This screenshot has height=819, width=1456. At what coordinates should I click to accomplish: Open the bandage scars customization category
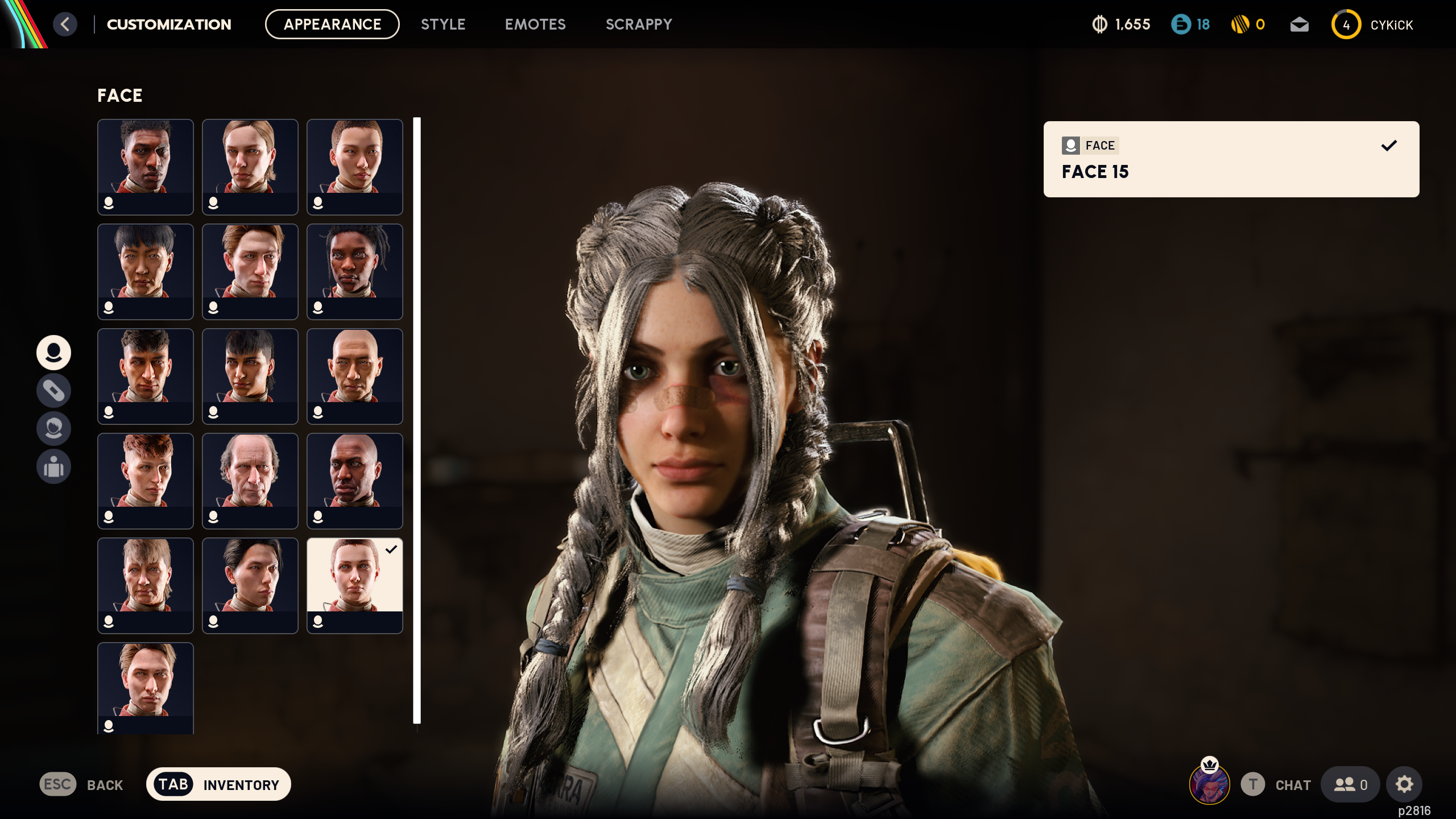53,391
